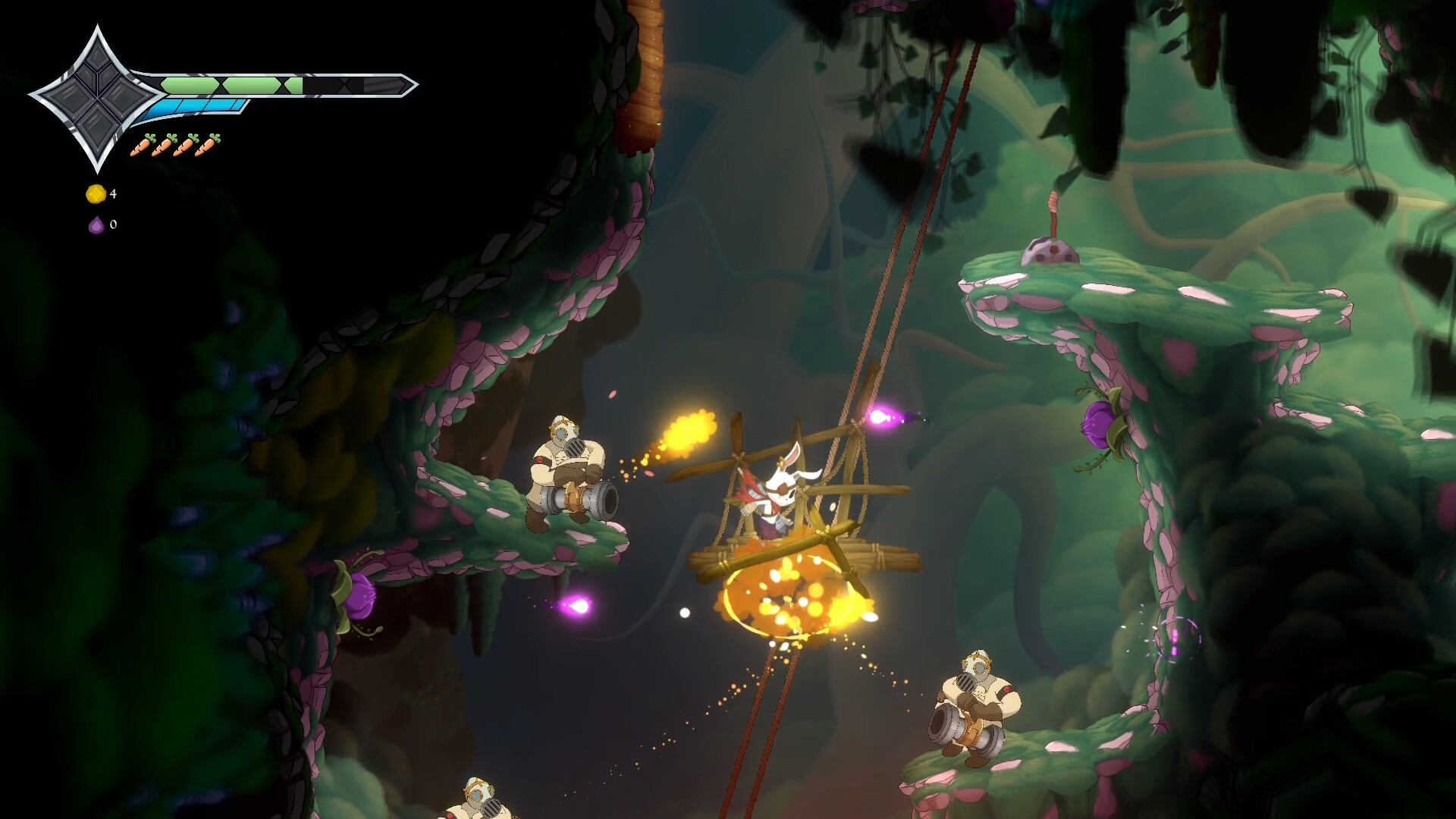1456x819 pixels.
Task: Select the gold coin currency icon
Action: tap(96, 194)
